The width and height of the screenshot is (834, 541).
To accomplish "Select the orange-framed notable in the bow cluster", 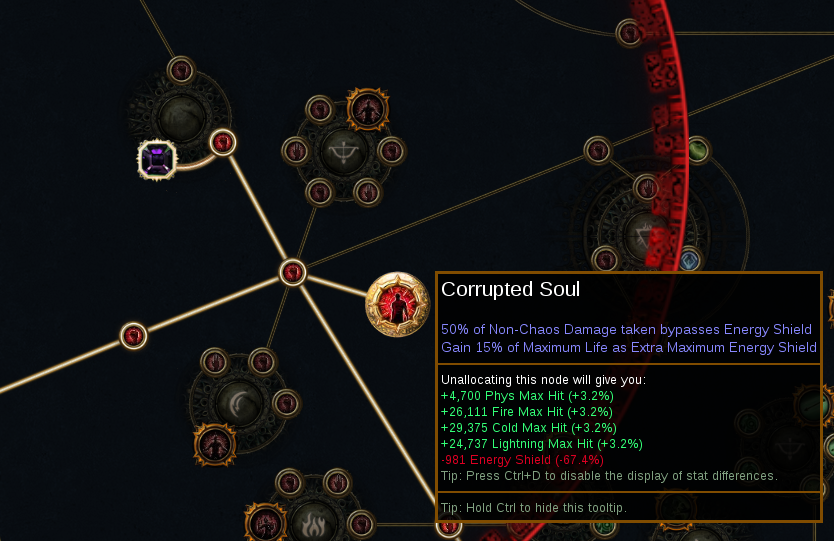I will tap(367, 109).
